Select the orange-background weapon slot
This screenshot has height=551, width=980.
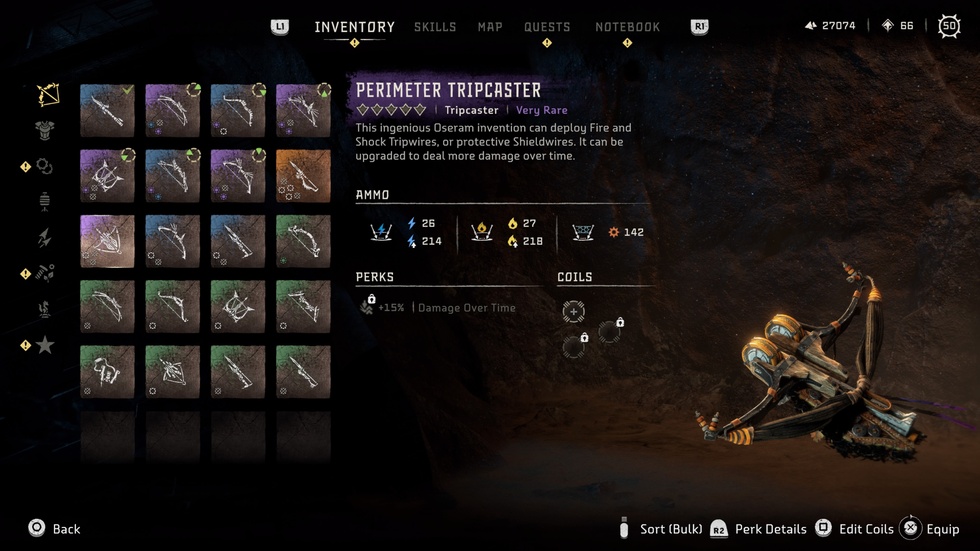303,176
